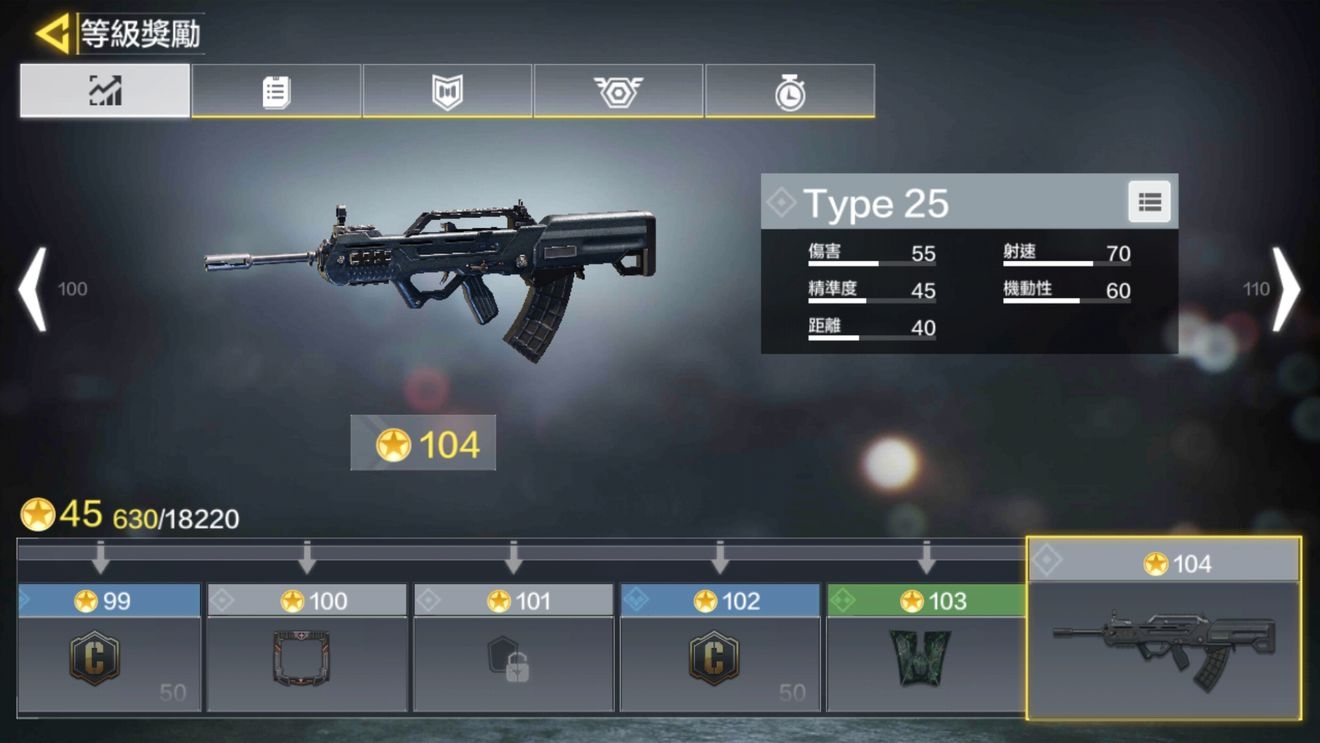Go back using the yellow arrow
Screen dimensions: 1320x743
point(52,34)
